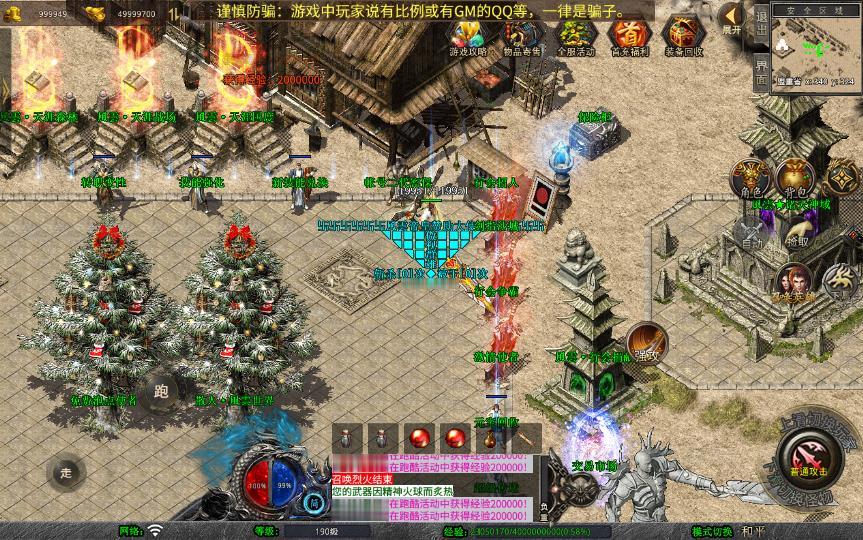Switch movement to 跑 run mode
The width and height of the screenshot is (863, 540).
162,391
